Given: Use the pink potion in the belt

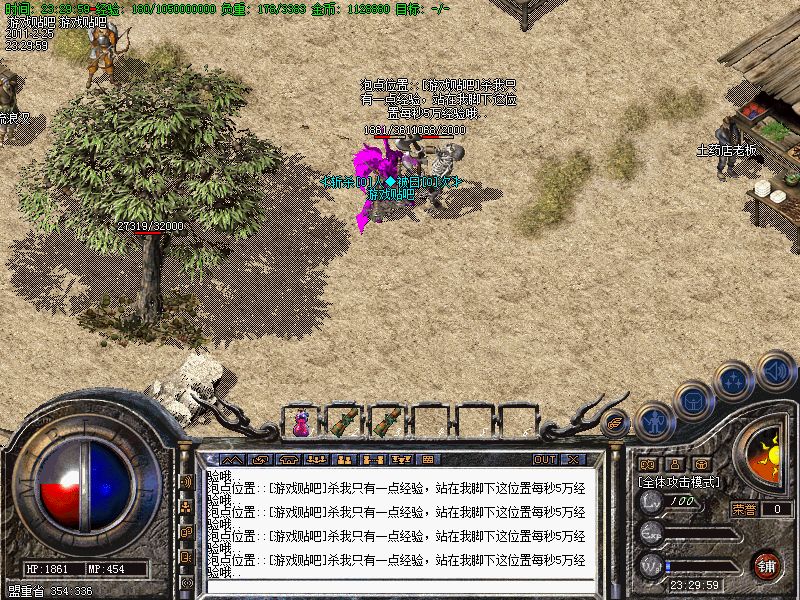Looking at the screenshot, I should (x=301, y=423).
